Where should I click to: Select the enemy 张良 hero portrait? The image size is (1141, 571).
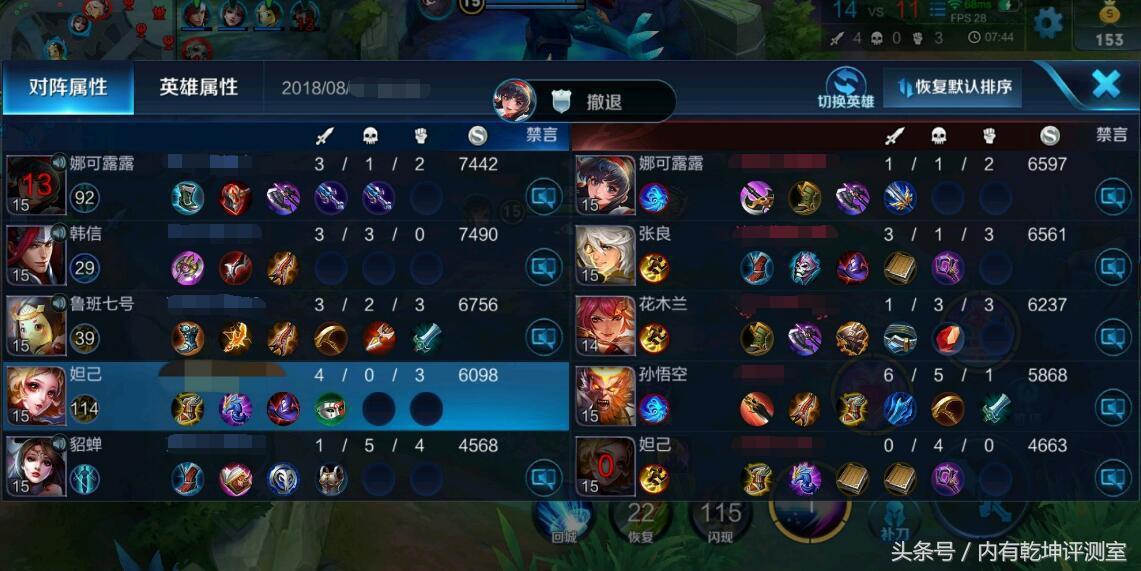tap(606, 255)
